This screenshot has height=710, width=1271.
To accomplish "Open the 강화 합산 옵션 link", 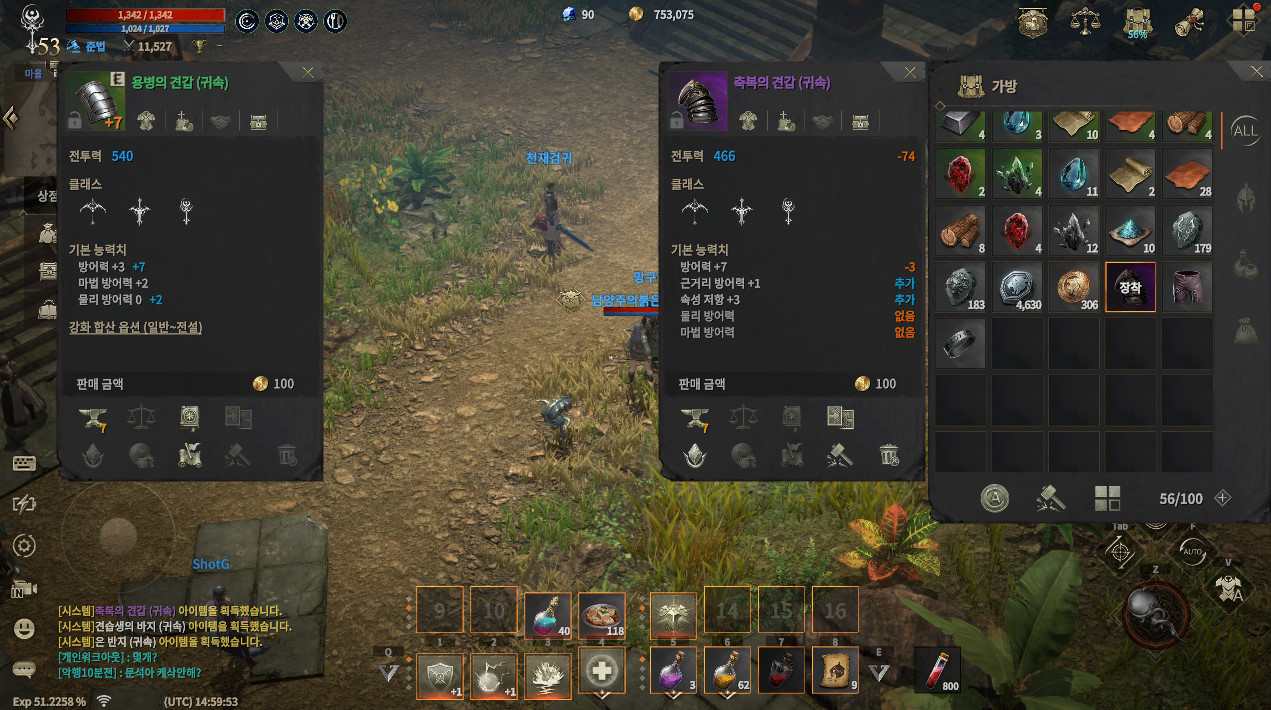I will point(135,327).
